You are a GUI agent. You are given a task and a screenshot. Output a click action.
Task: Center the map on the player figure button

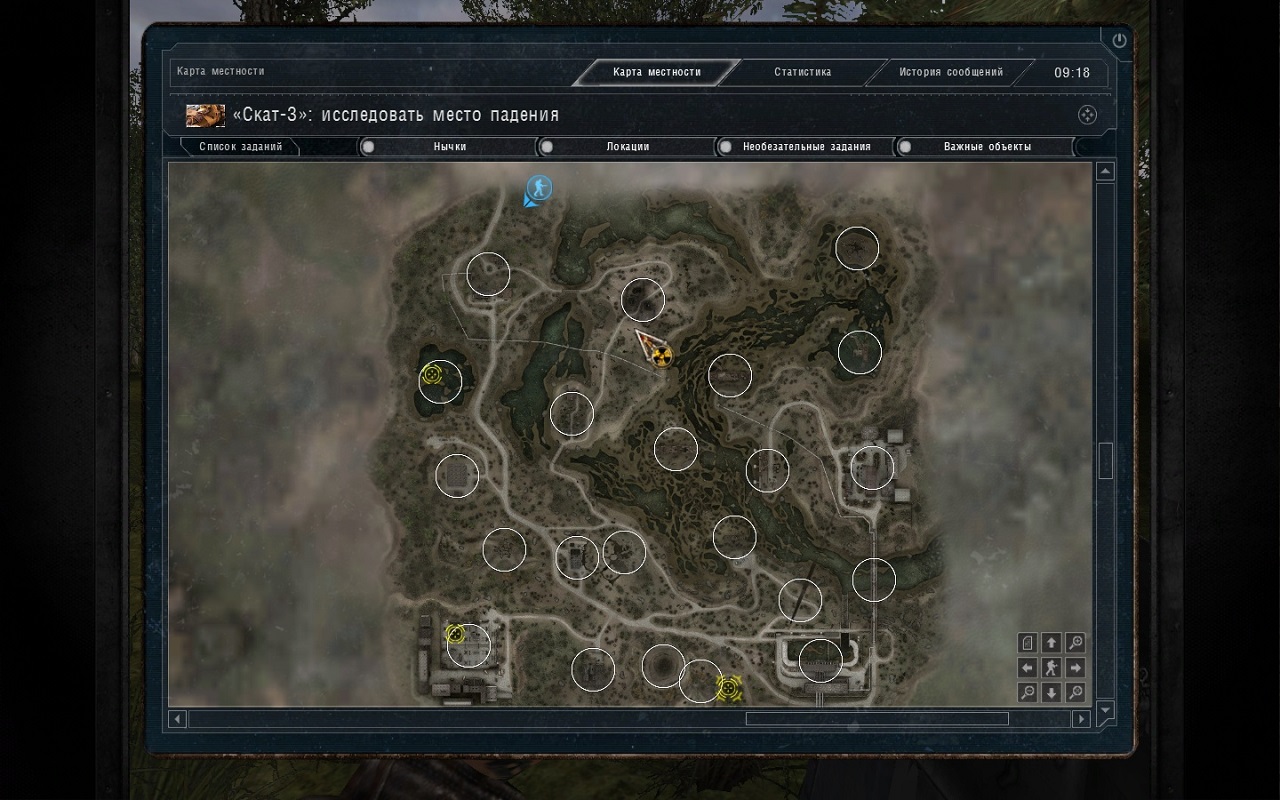point(1051,668)
